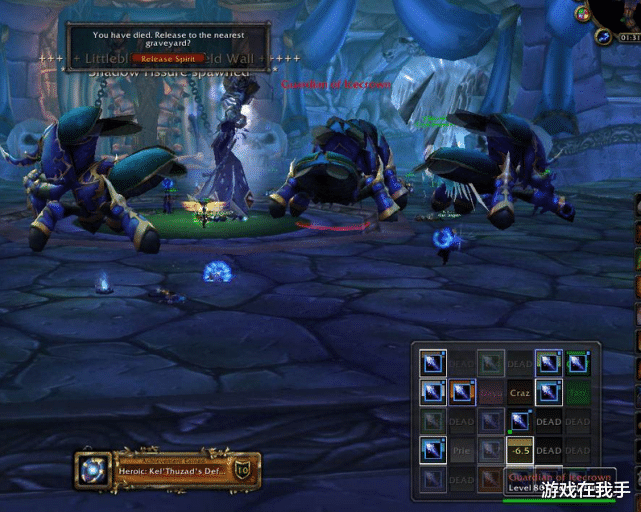Select the "Prie" raid frame
Screen dimensions: 641x512
pos(462,451)
